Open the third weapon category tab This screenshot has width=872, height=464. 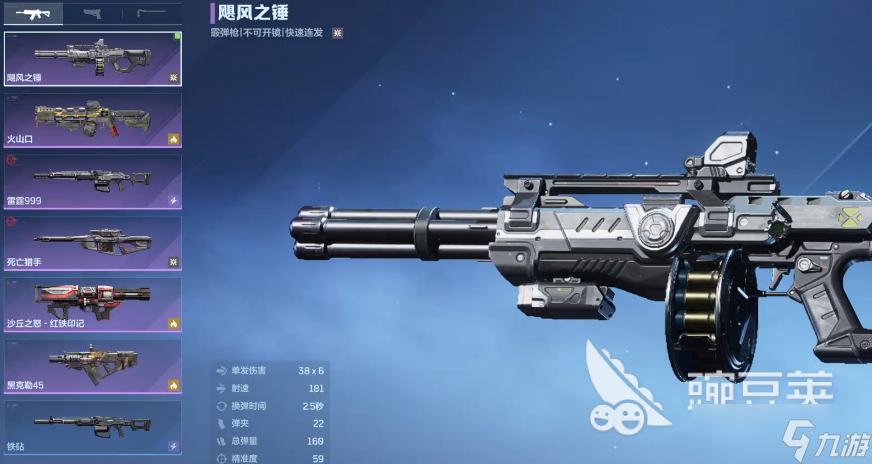click(x=152, y=13)
